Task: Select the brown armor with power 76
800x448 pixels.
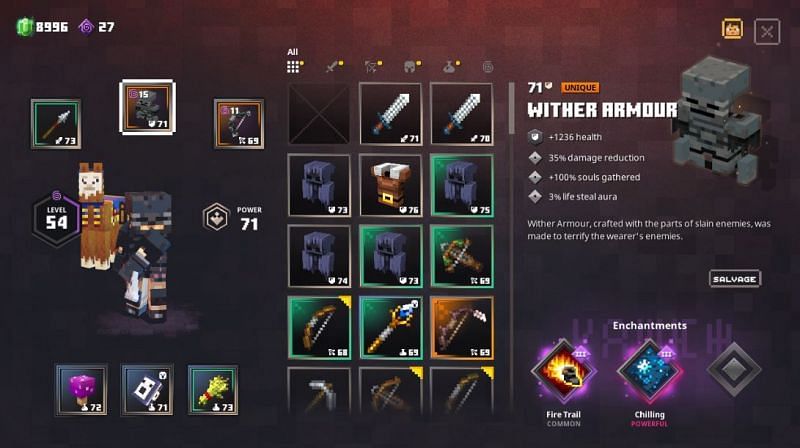Action: coord(390,185)
